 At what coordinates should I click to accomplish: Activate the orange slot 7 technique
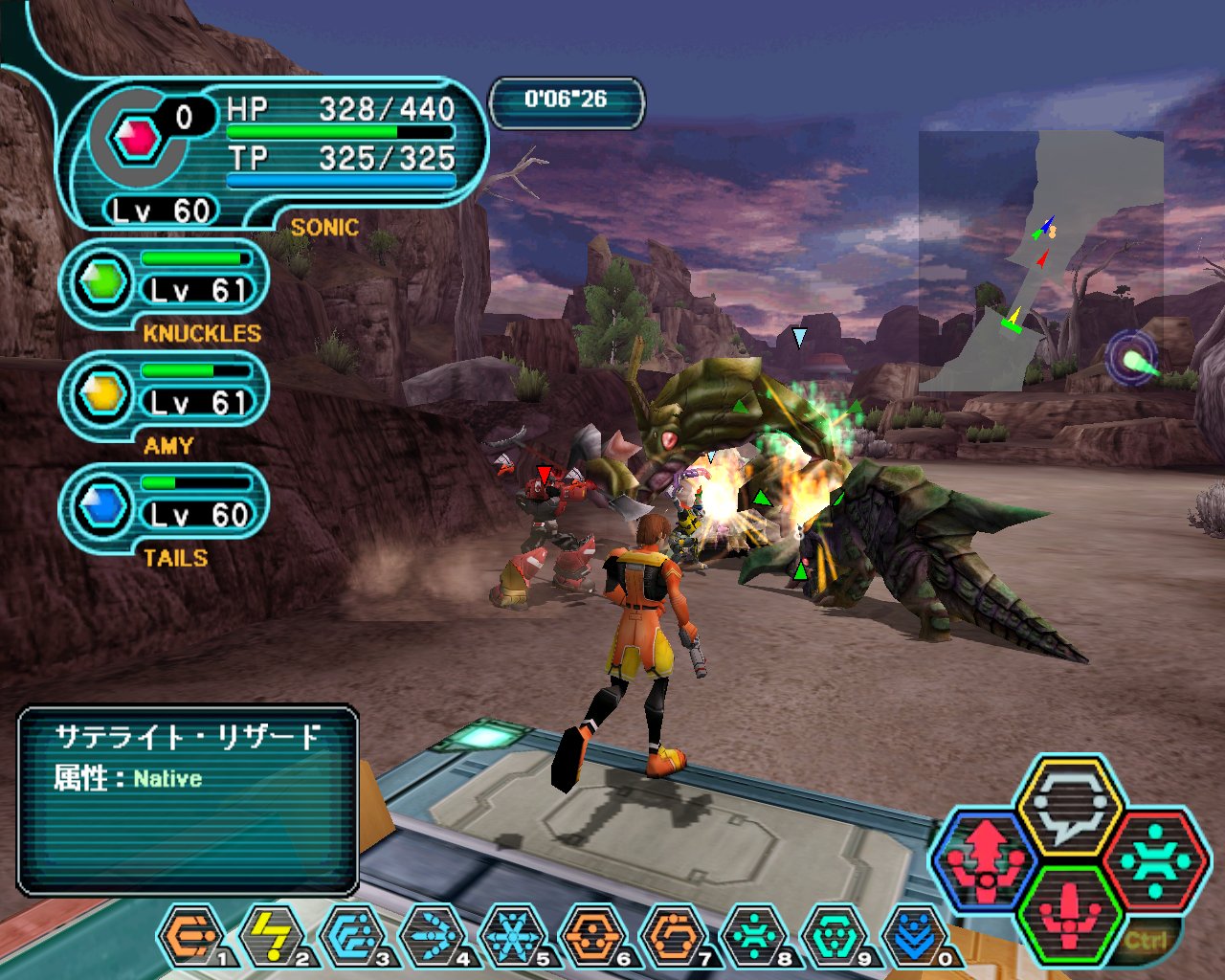(673, 935)
